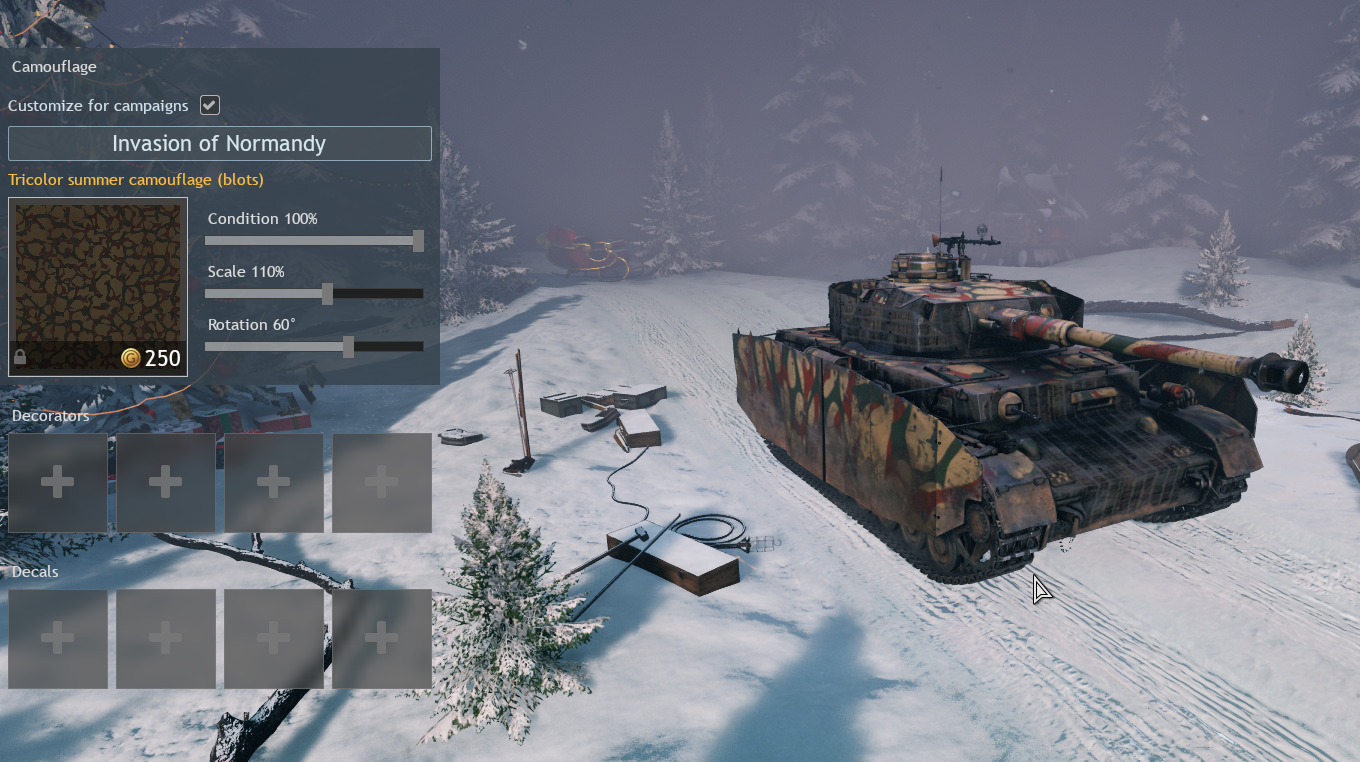The height and width of the screenshot is (762, 1360).
Task: Adjust the Scale slider
Action: coord(327,294)
